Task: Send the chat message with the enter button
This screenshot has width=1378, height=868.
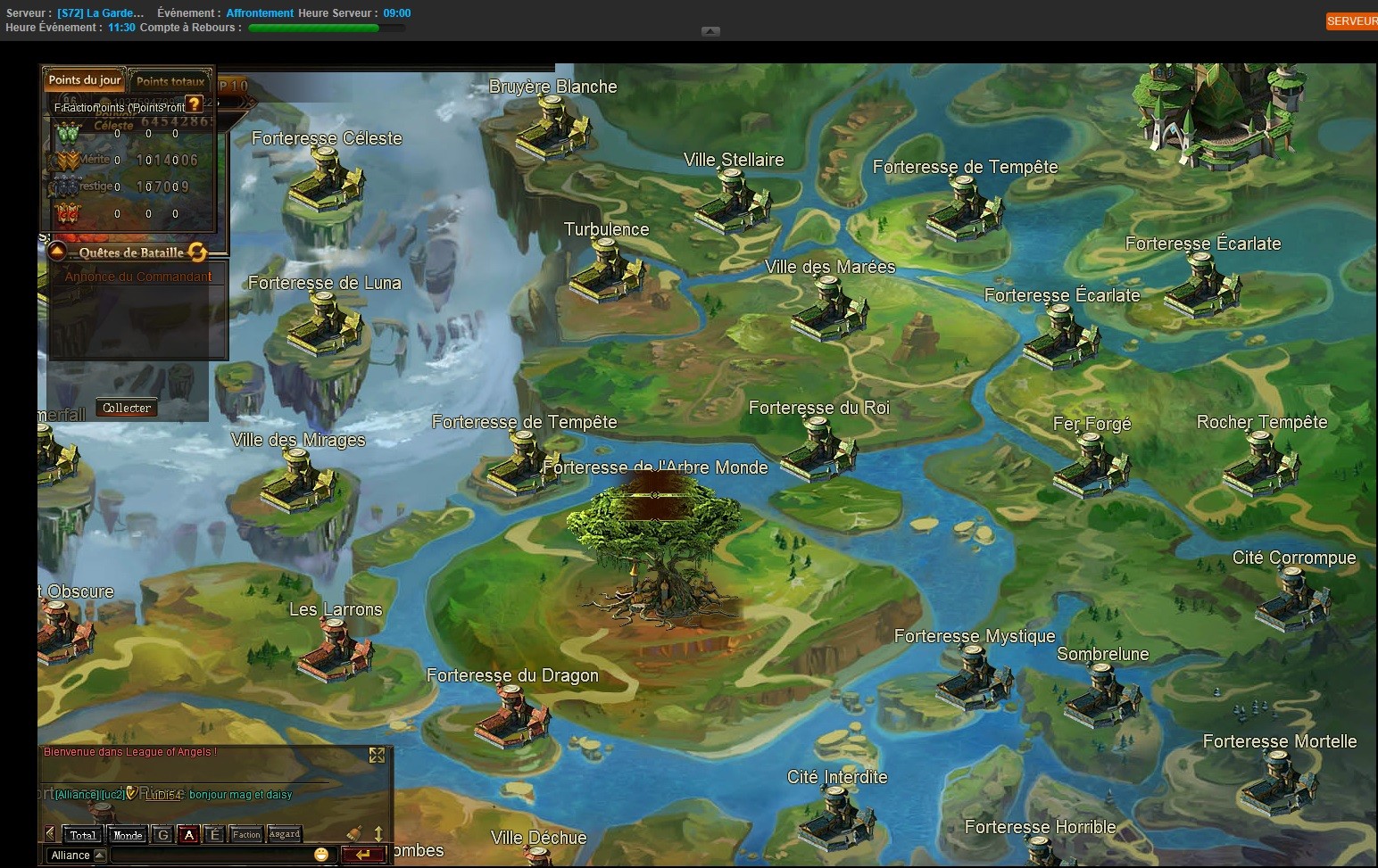Action: click(x=363, y=855)
